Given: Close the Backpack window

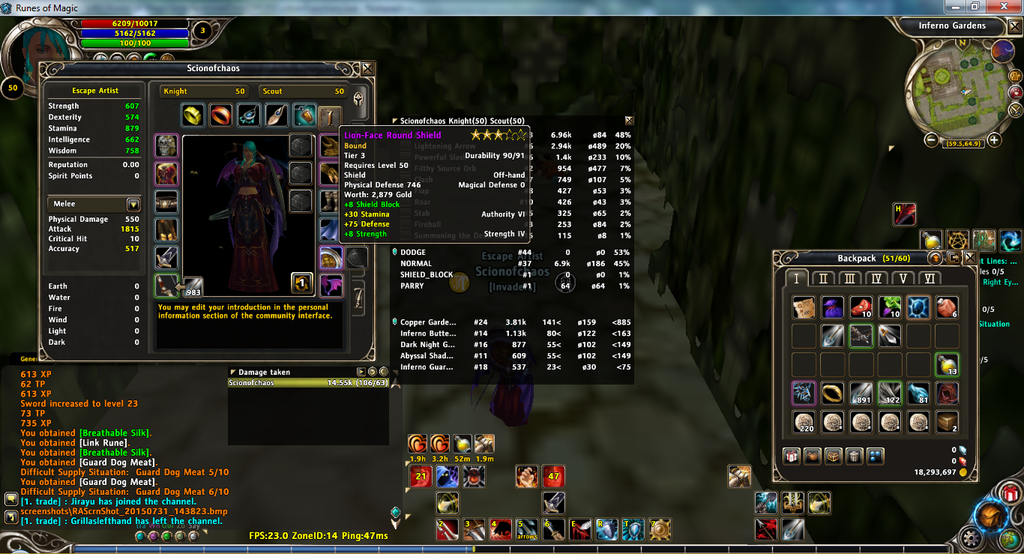Looking at the screenshot, I should click(972, 257).
